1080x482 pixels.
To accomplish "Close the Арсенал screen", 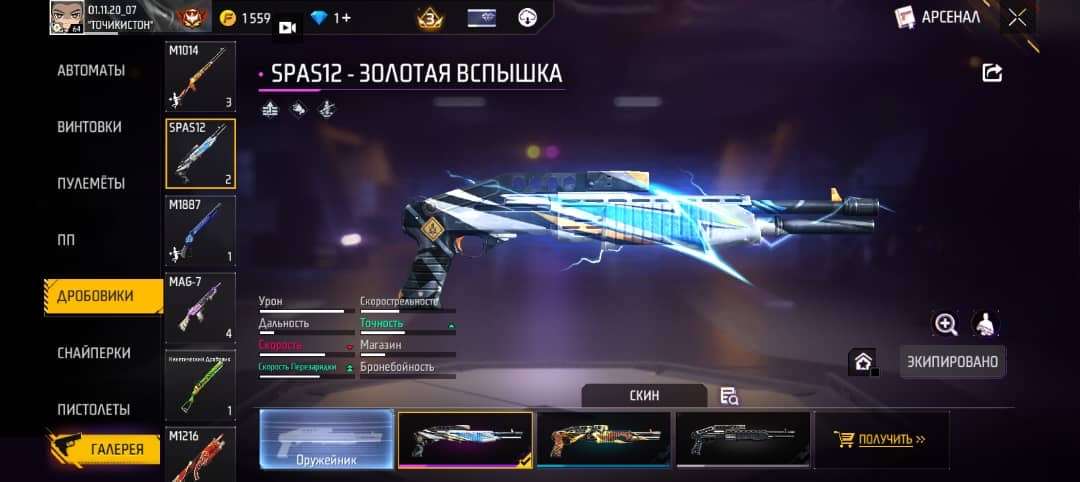I will 1017,17.
